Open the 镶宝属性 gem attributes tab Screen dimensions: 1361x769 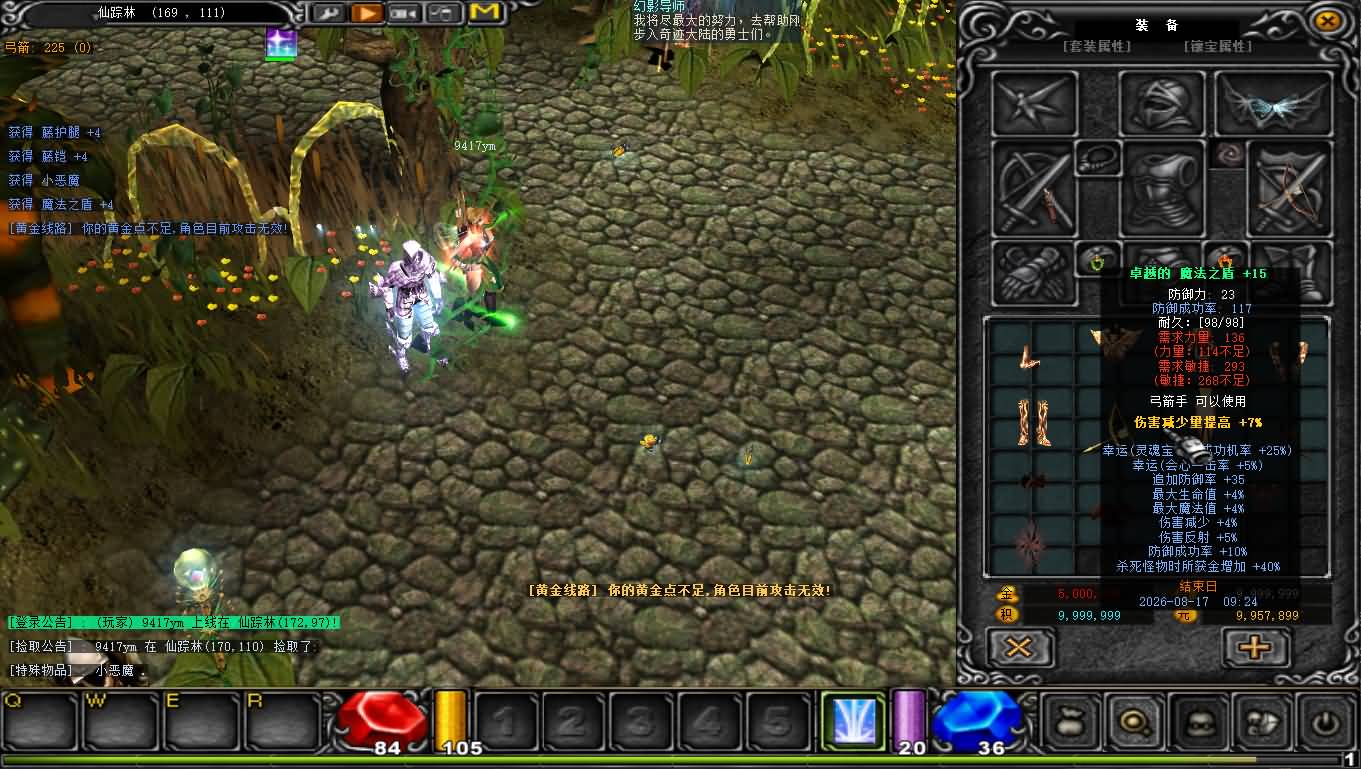pyautogui.click(x=1217, y=46)
